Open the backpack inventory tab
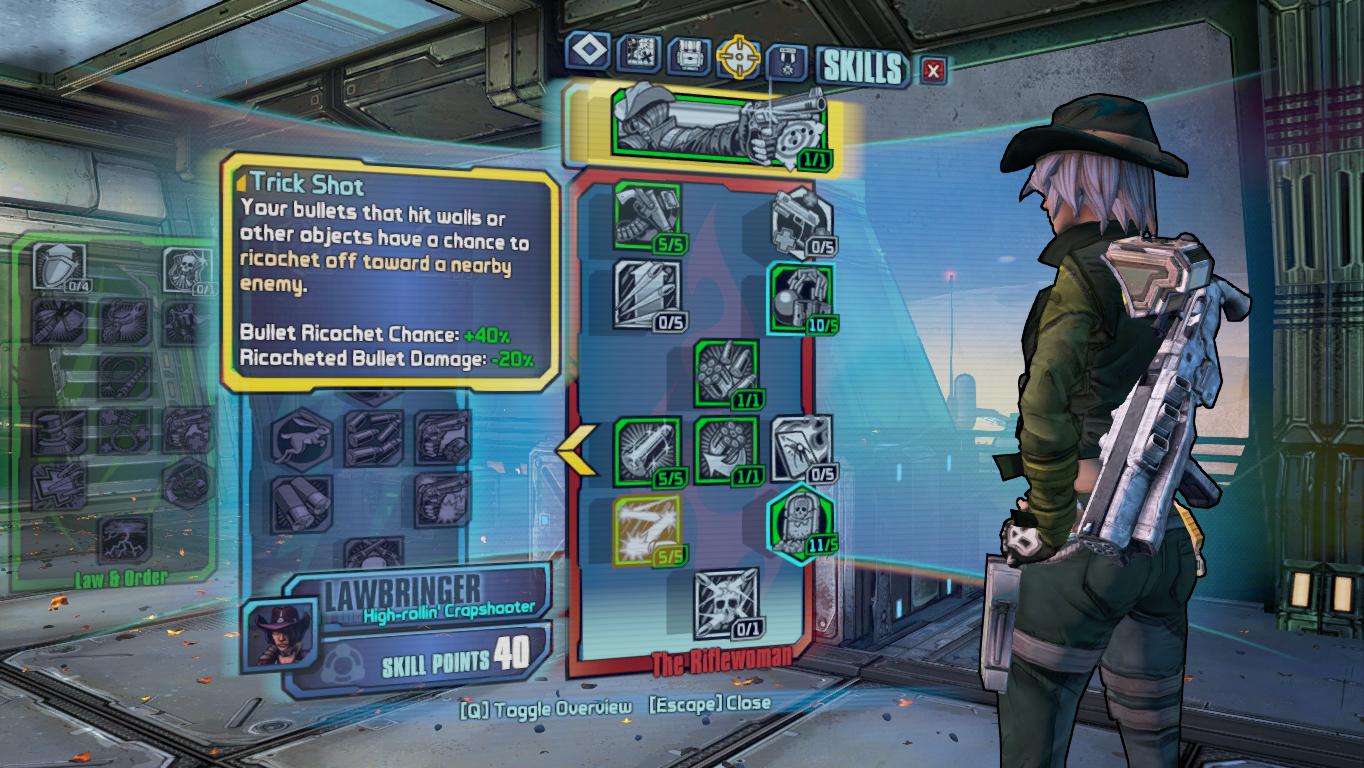This screenshot has height=768, width=1364. click(x=687, y=55)
